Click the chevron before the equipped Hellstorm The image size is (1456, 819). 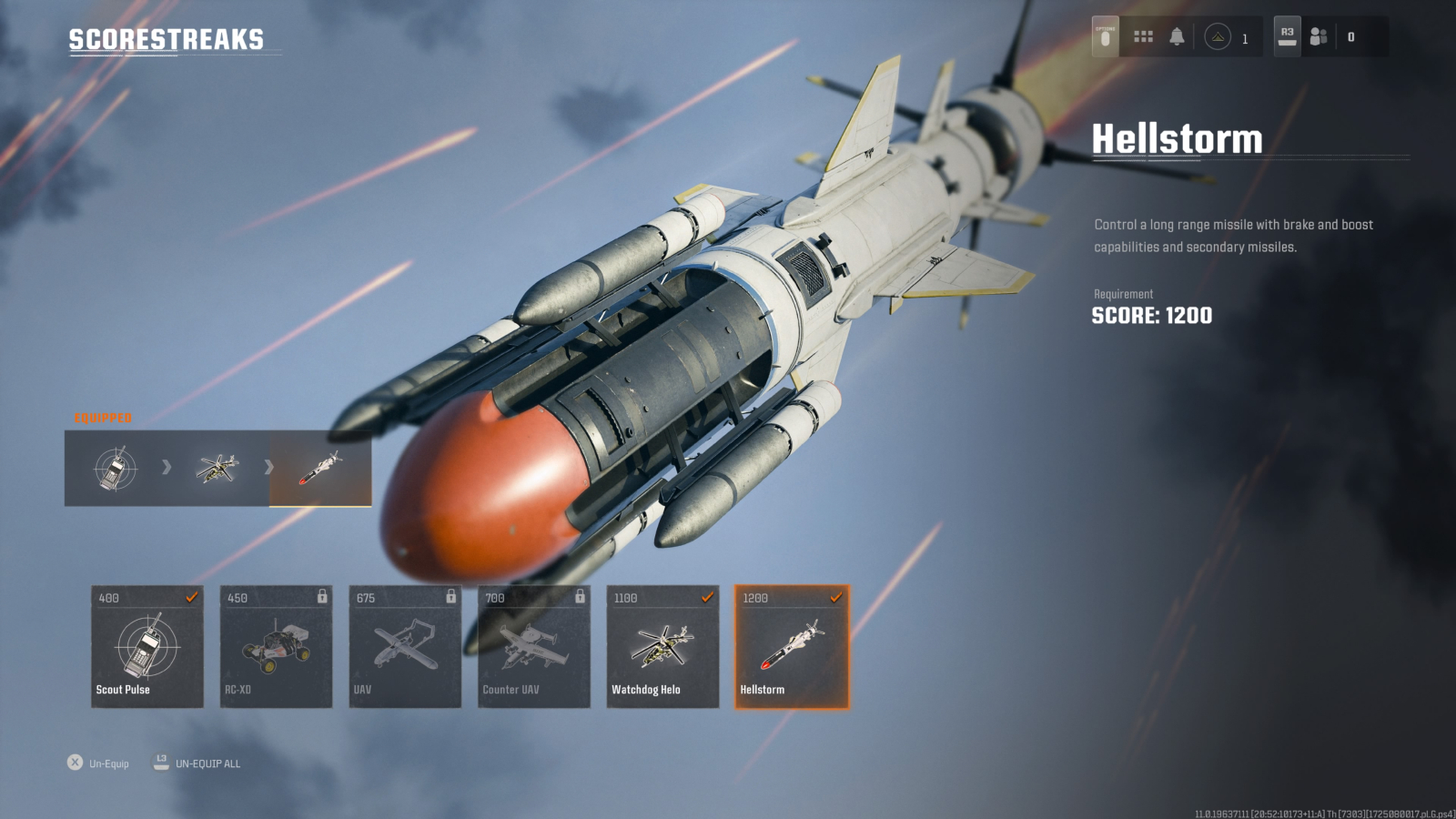tap(268, 468)
